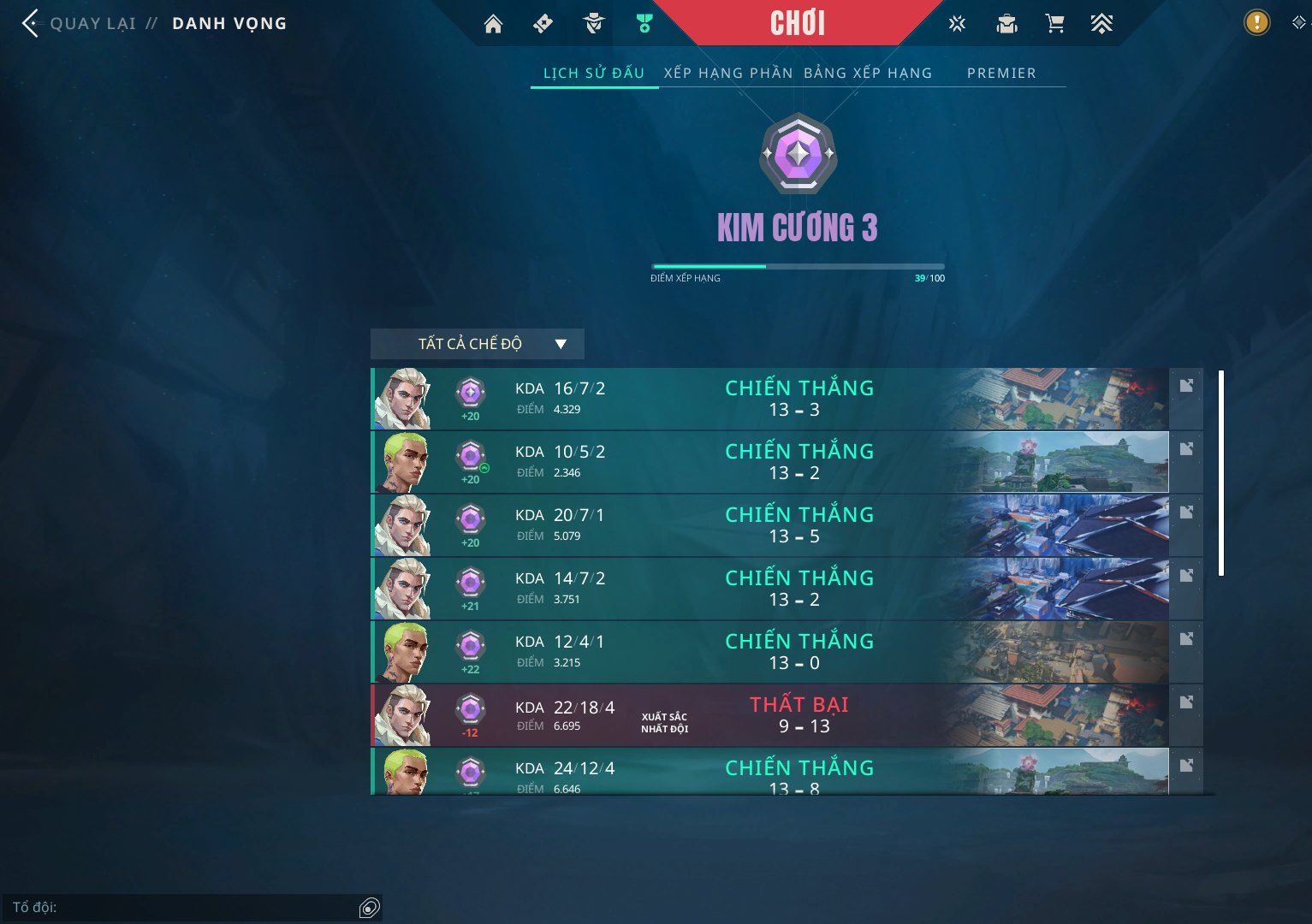Switch to the Lịch Sử Đấu tab
1312x924 pixels.
[x=594, y=74]
